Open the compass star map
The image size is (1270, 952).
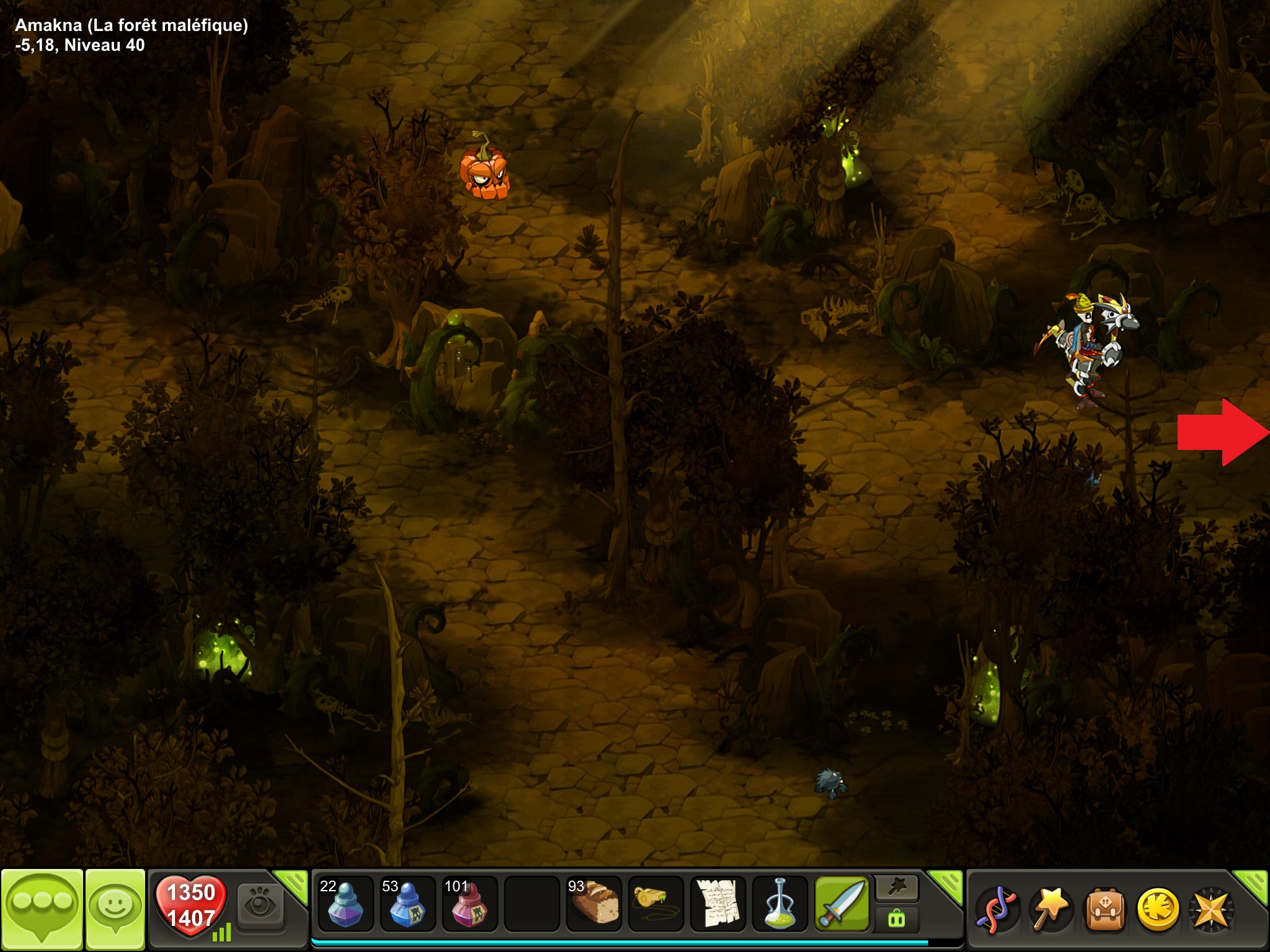(x=1211, y=909)
